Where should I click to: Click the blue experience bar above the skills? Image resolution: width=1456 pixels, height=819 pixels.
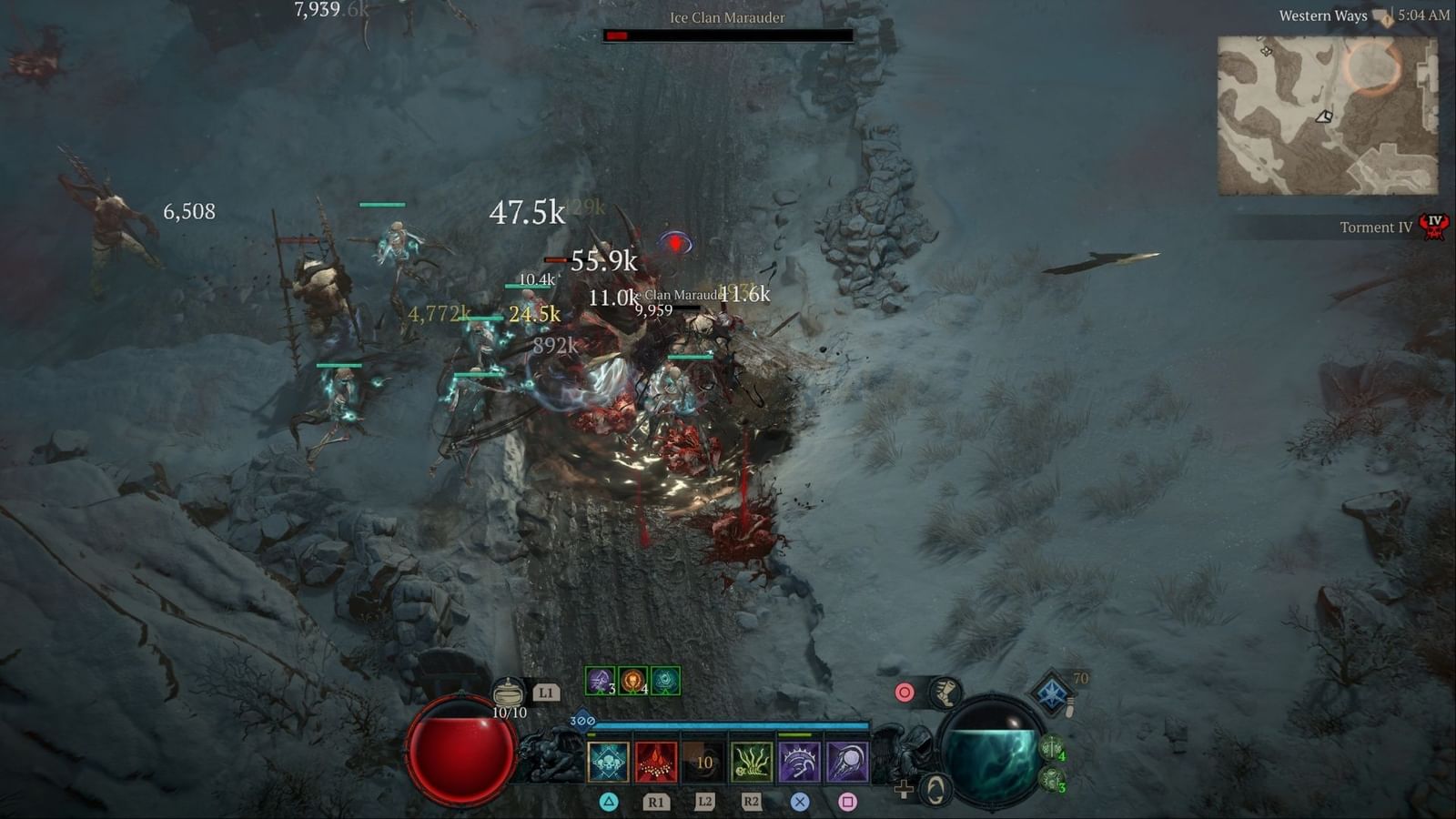[x=732, y=725]
